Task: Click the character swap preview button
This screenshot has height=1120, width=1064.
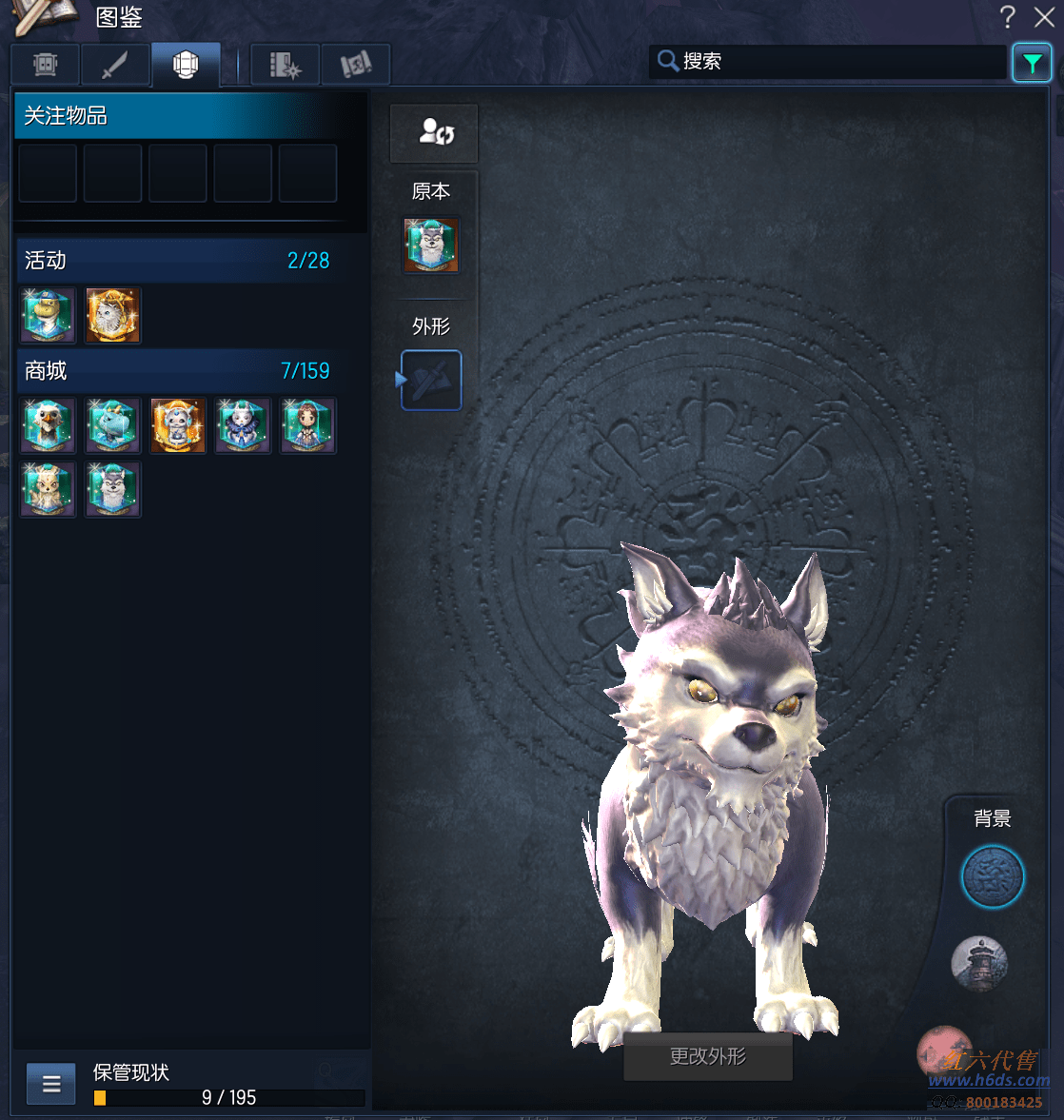Action: [434, 133]
